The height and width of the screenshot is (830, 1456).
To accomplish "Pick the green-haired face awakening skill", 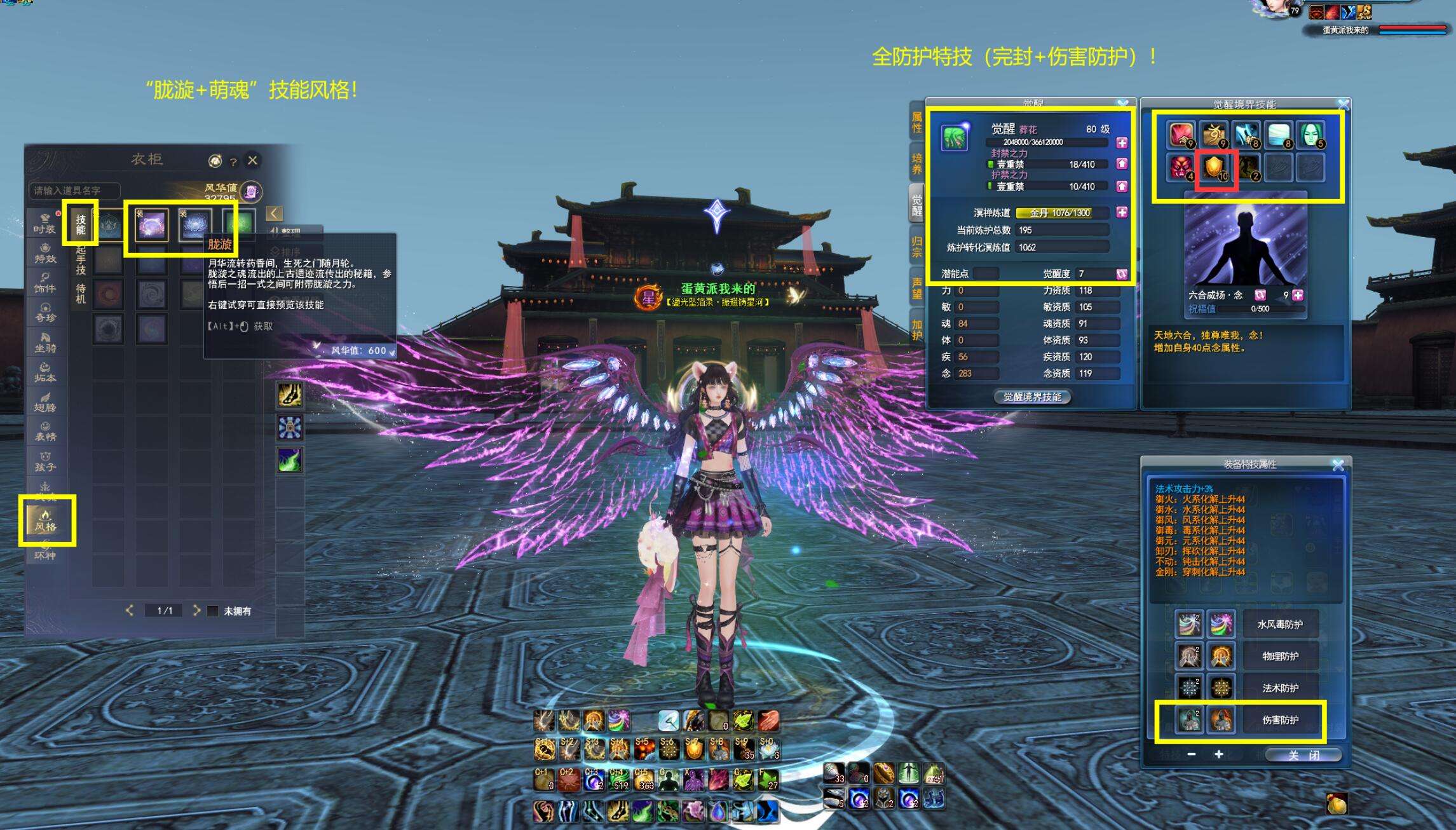I will 1310,134.
